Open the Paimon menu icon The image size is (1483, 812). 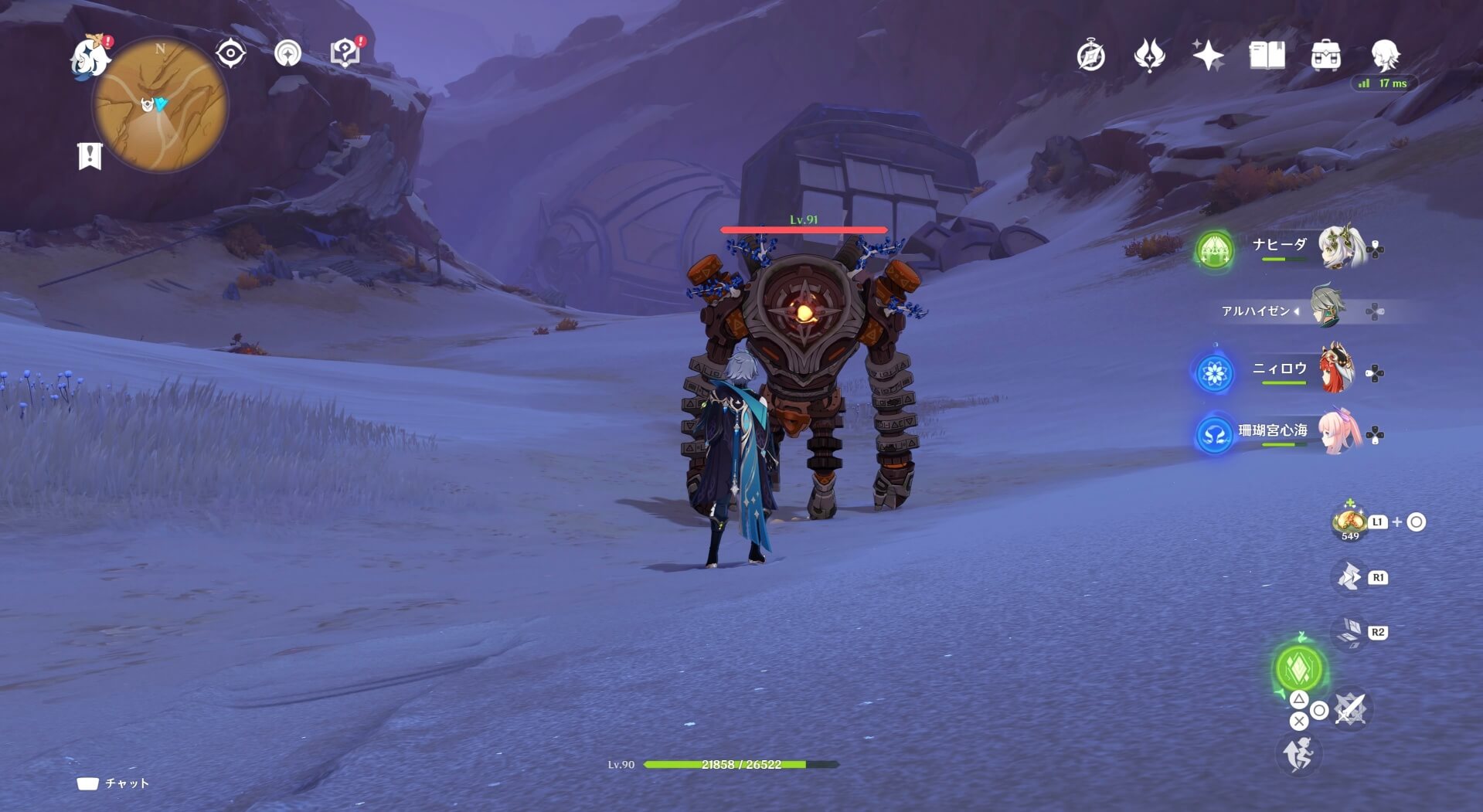tap(90, 56)
